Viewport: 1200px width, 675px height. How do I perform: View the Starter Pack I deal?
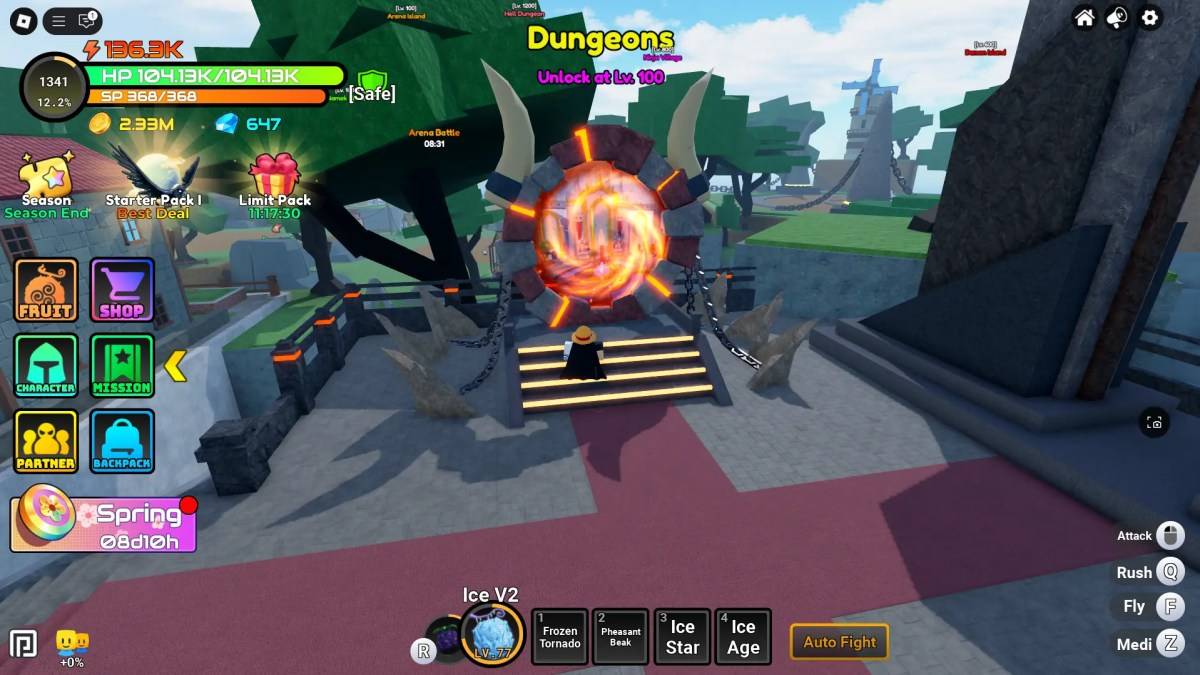(153, 180)
